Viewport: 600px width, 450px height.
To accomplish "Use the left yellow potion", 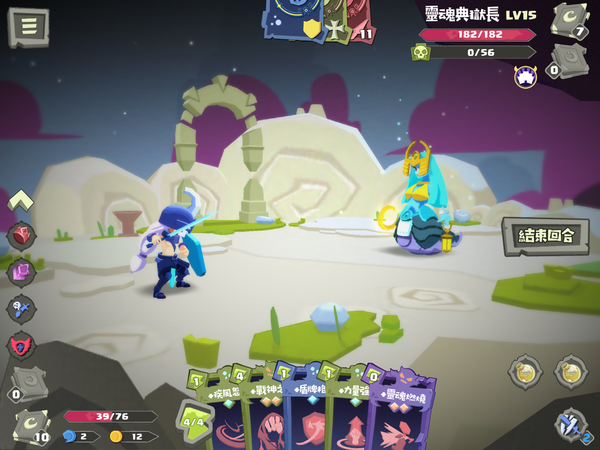I will point(524,372).
